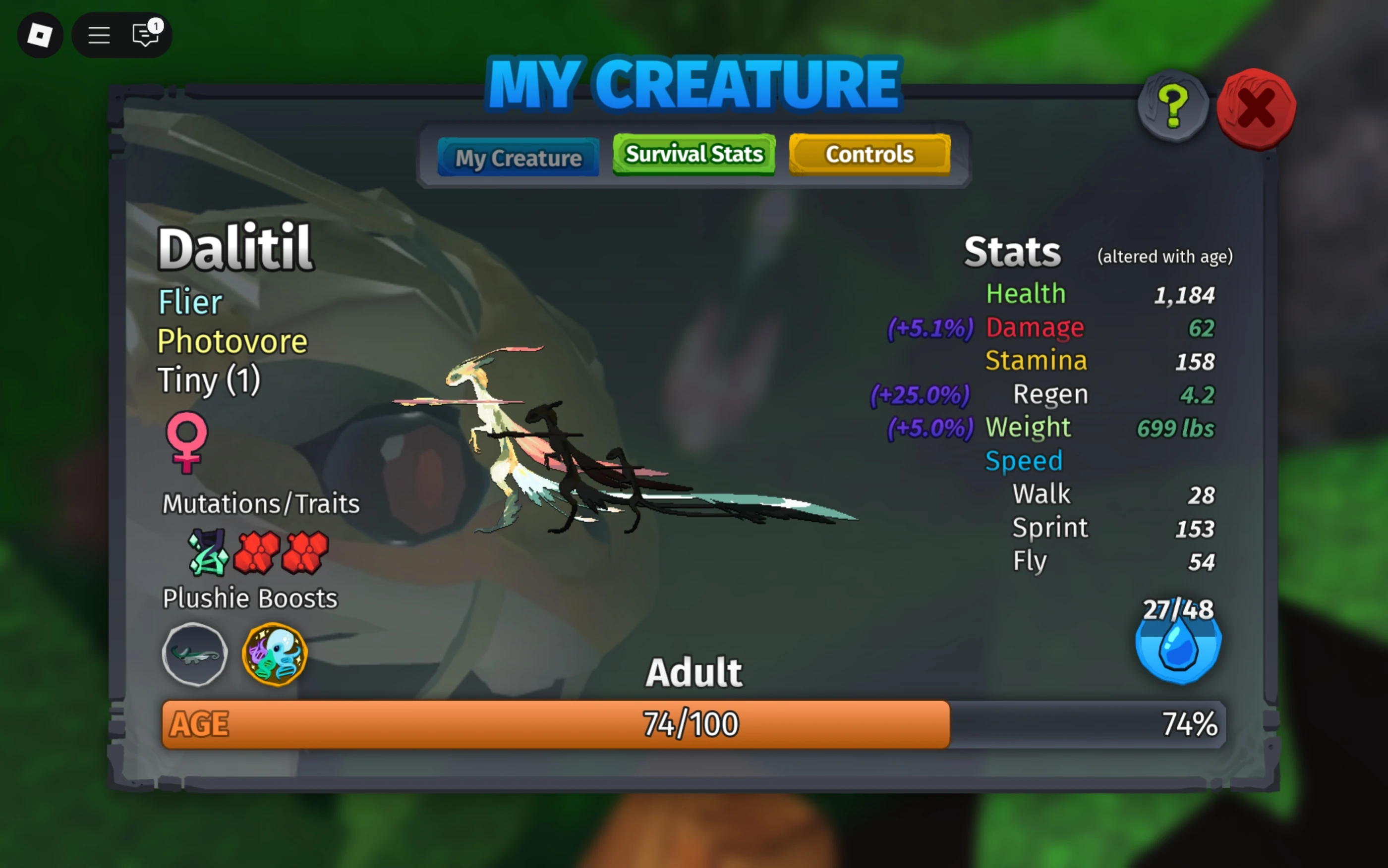Select the green DNA mutation icon
Screen dimensions: 1388x868
(209, 553)
